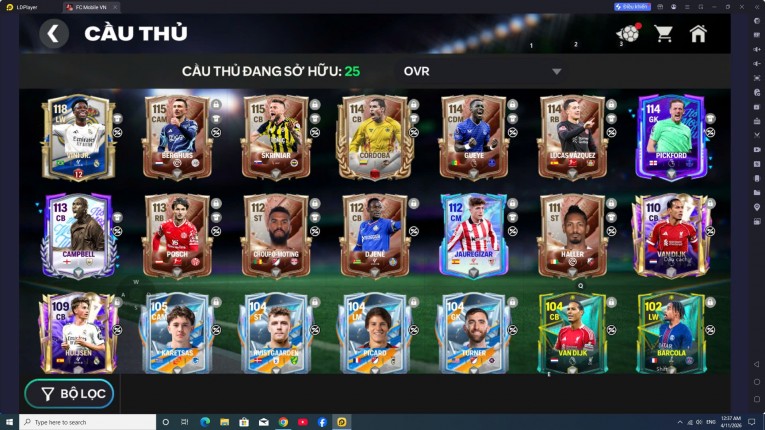Open the Bộ Lọc filter
The image size is (765, 430).
70,393
